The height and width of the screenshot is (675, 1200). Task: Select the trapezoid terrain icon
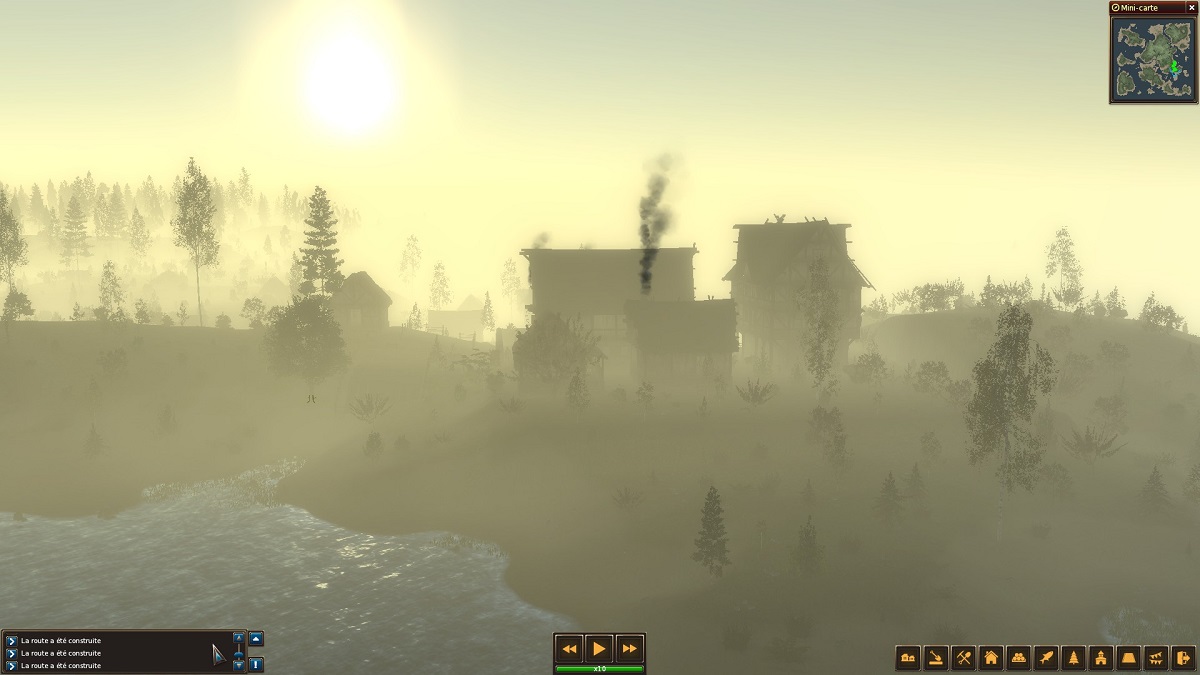pos(1129,658)
